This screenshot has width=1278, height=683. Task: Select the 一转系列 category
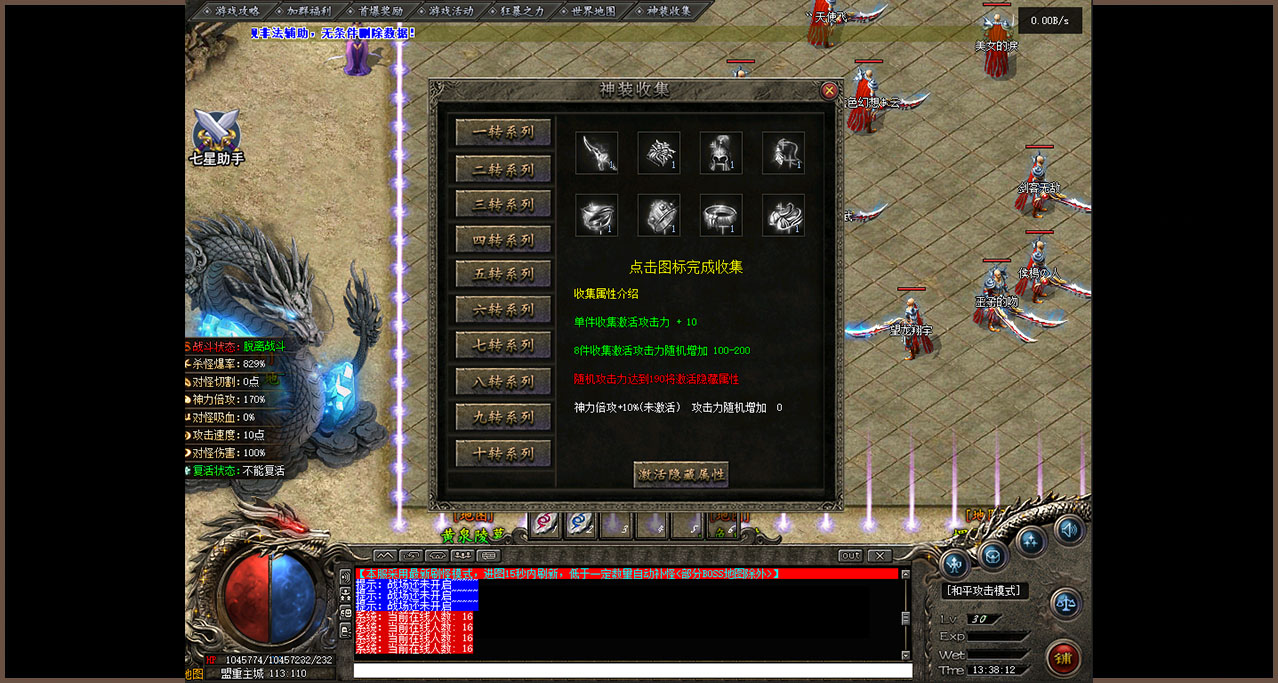click(503, 132)
